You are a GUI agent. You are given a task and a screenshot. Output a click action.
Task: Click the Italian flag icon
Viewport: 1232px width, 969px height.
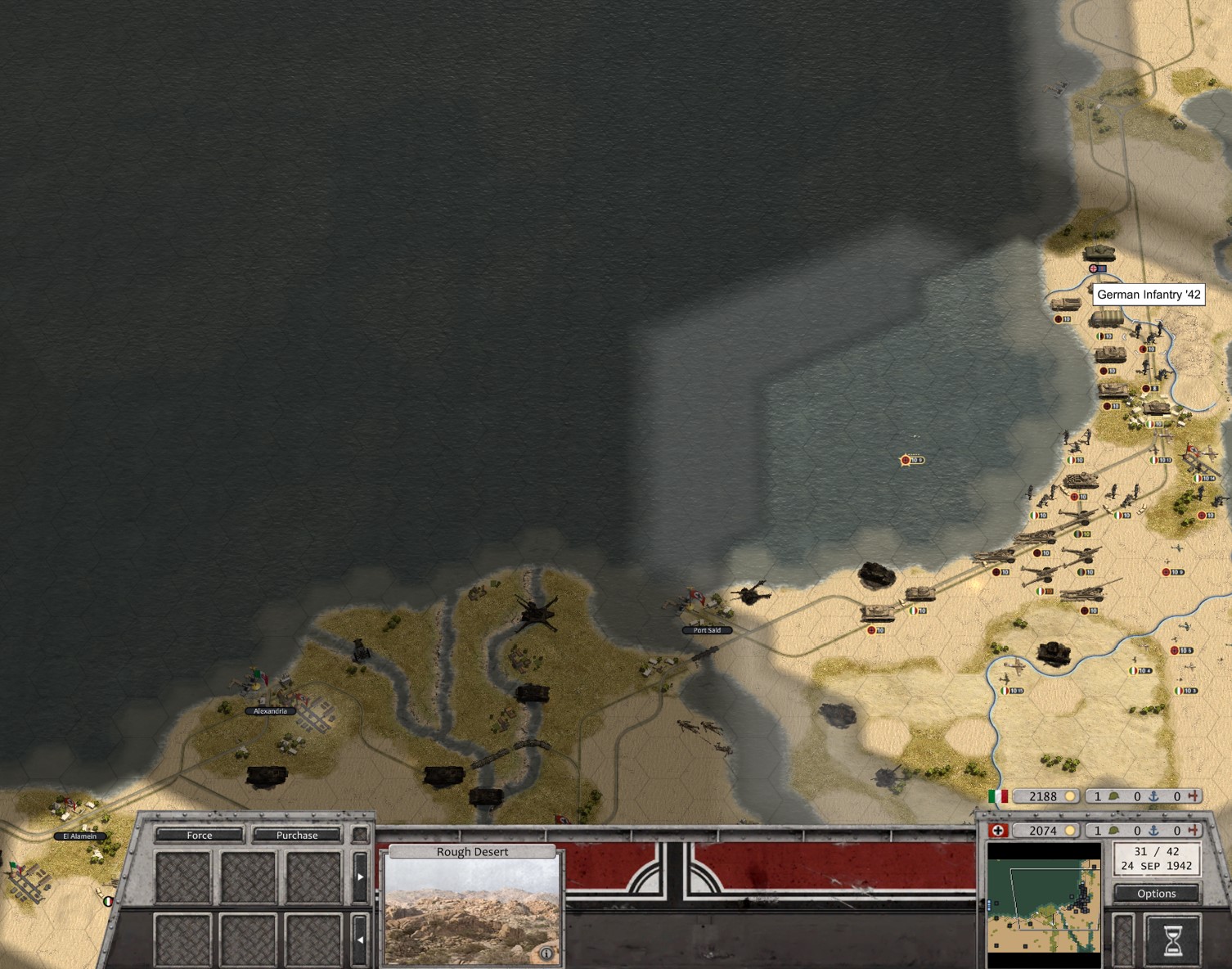(x=997, y=796)
